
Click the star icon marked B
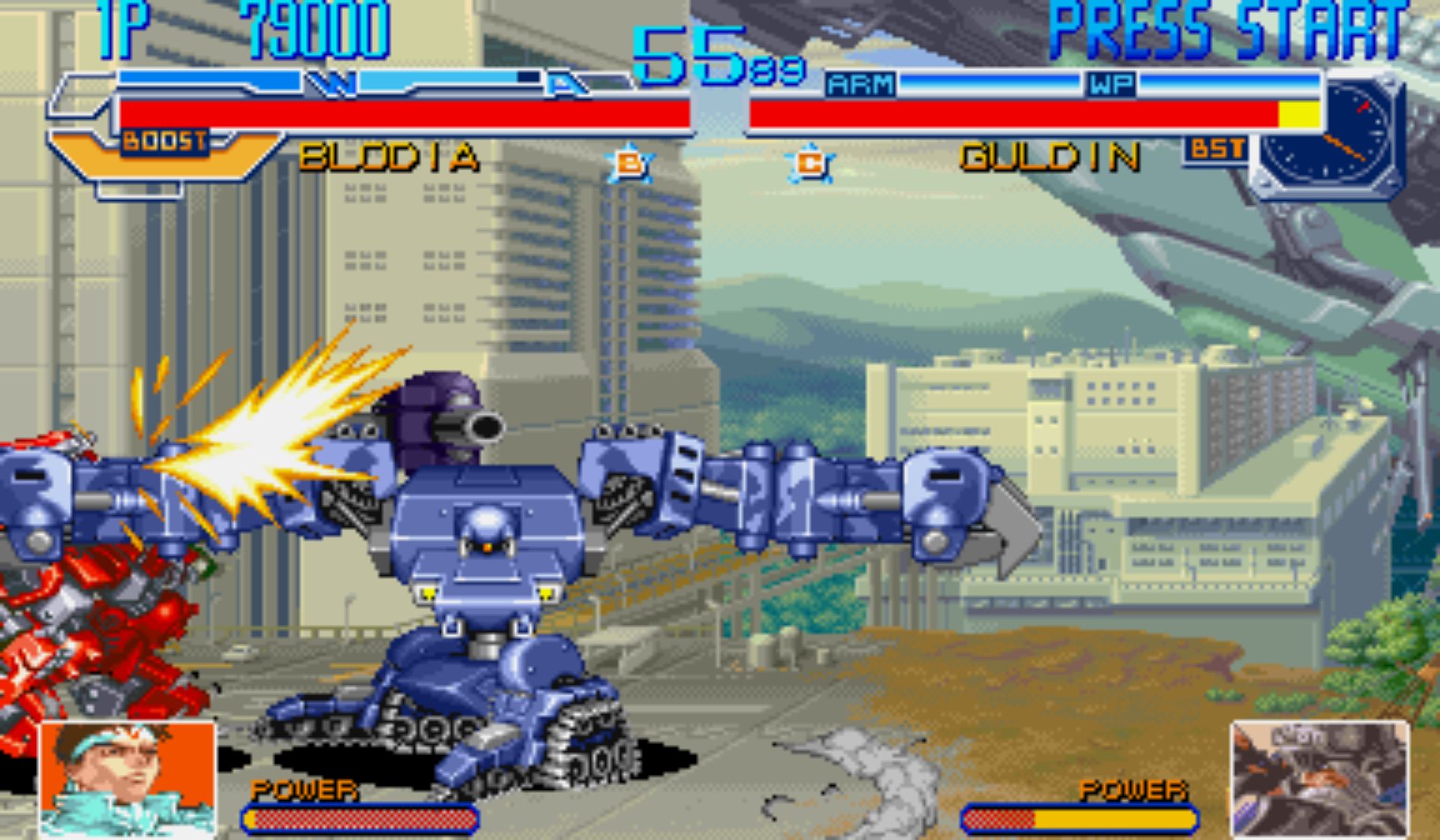click(628, 163)
